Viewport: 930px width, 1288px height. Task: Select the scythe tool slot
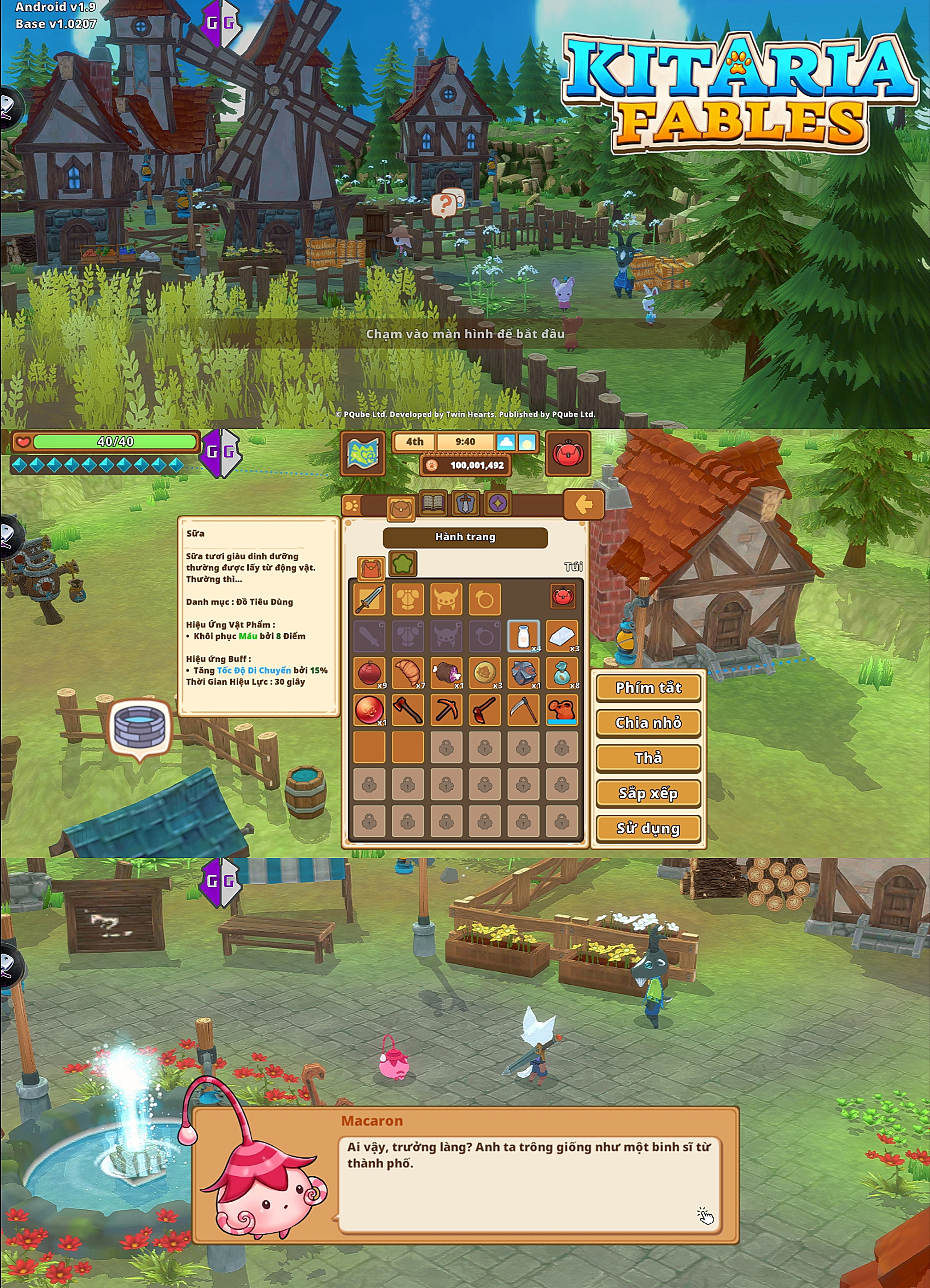pyautogui.click(x=522, y=709)
